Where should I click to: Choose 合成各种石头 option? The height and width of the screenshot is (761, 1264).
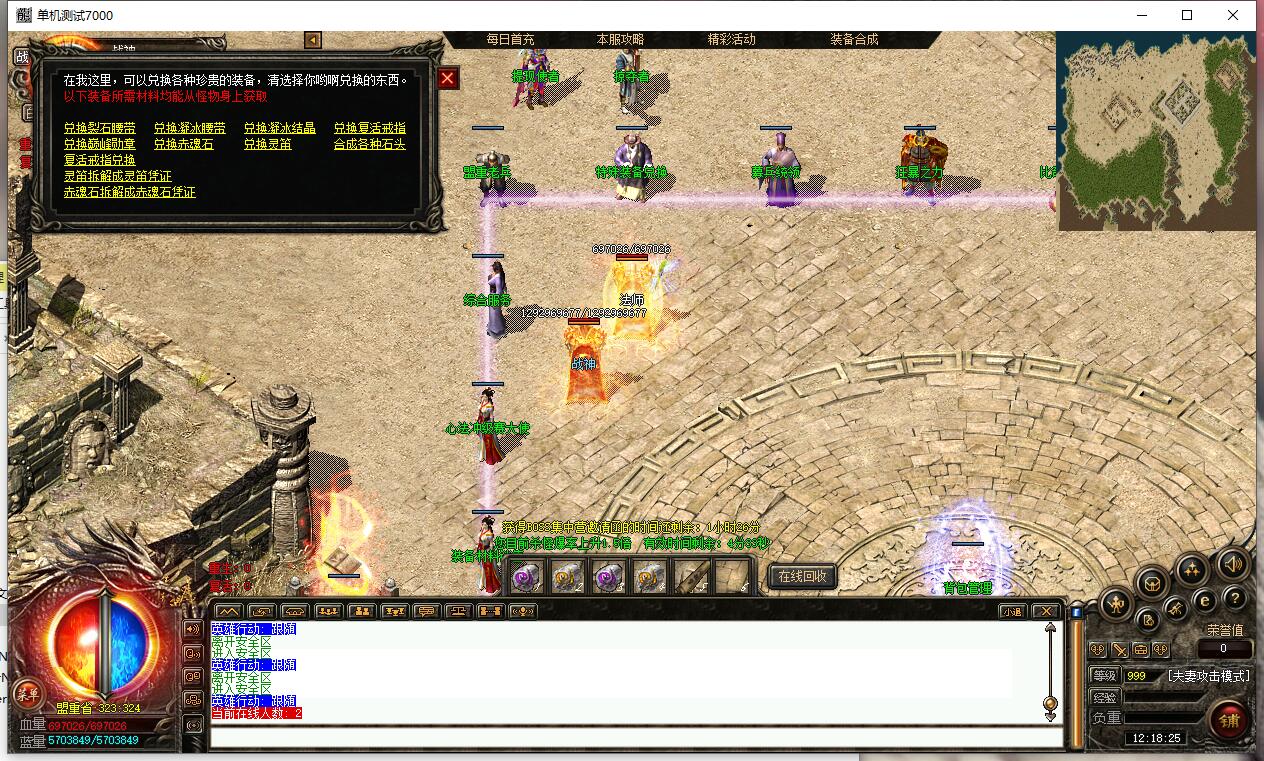(370, 144)
